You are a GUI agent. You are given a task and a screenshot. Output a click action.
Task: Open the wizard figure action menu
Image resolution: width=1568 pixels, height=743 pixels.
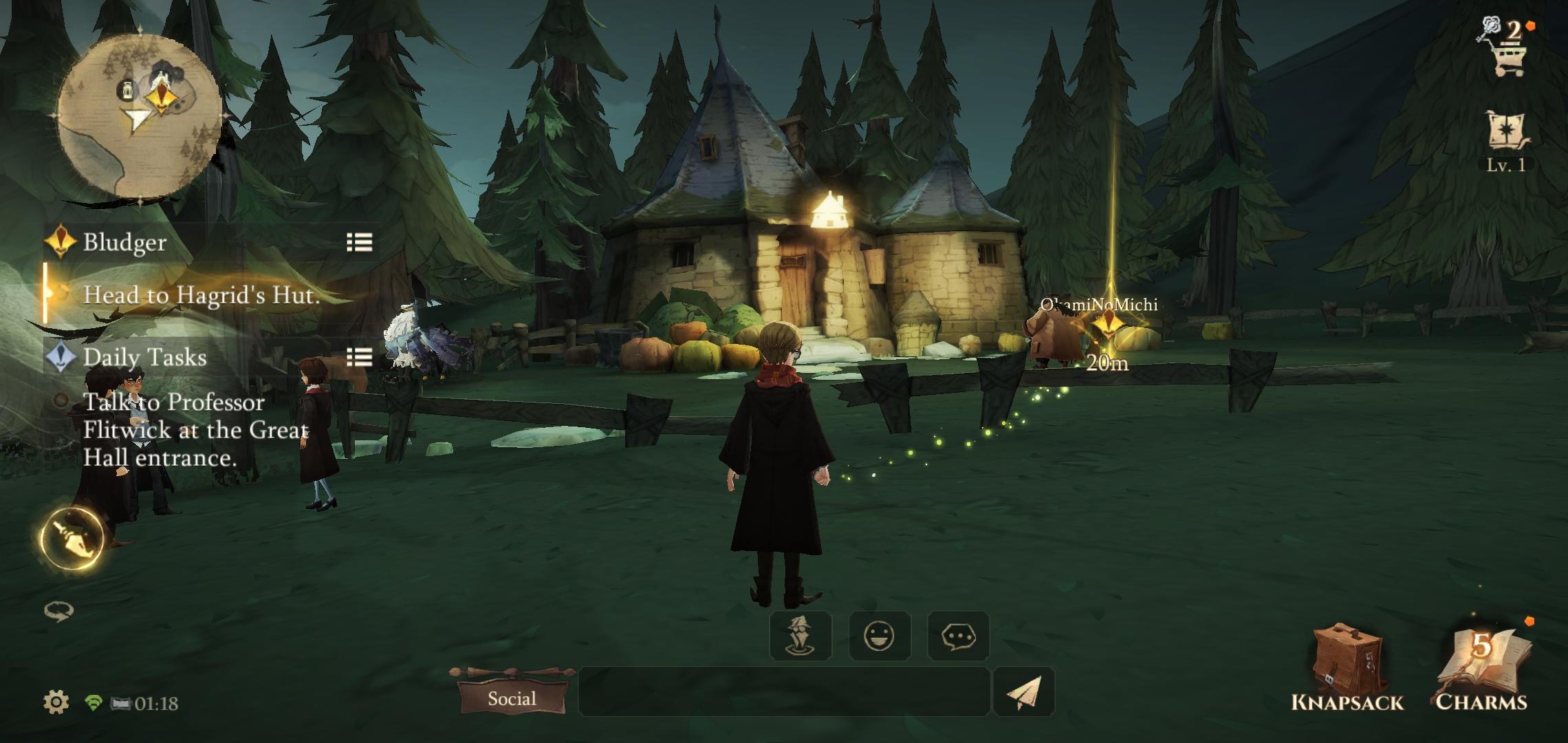801,636
